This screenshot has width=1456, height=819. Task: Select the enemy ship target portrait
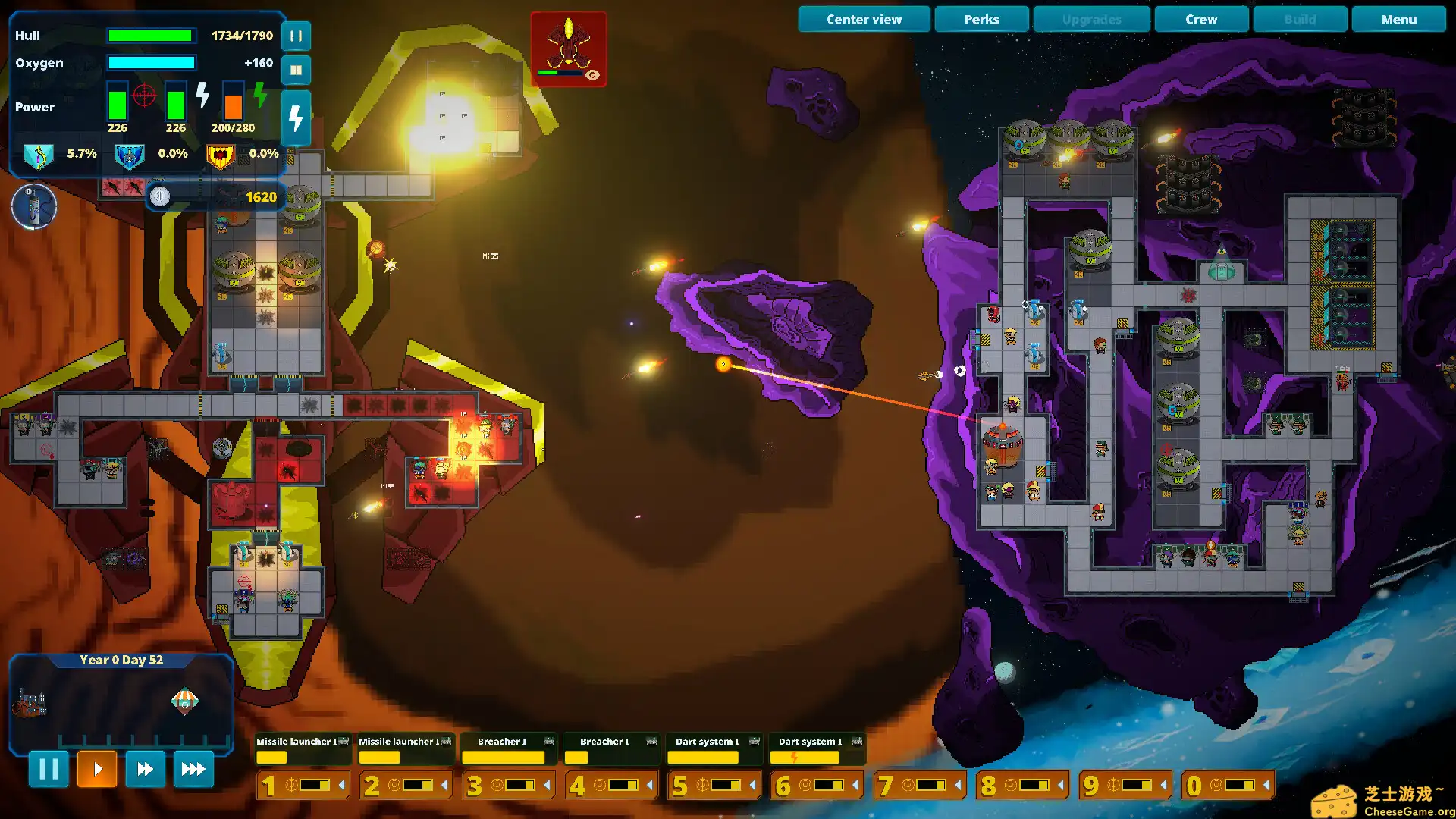(x=568, y=49)
